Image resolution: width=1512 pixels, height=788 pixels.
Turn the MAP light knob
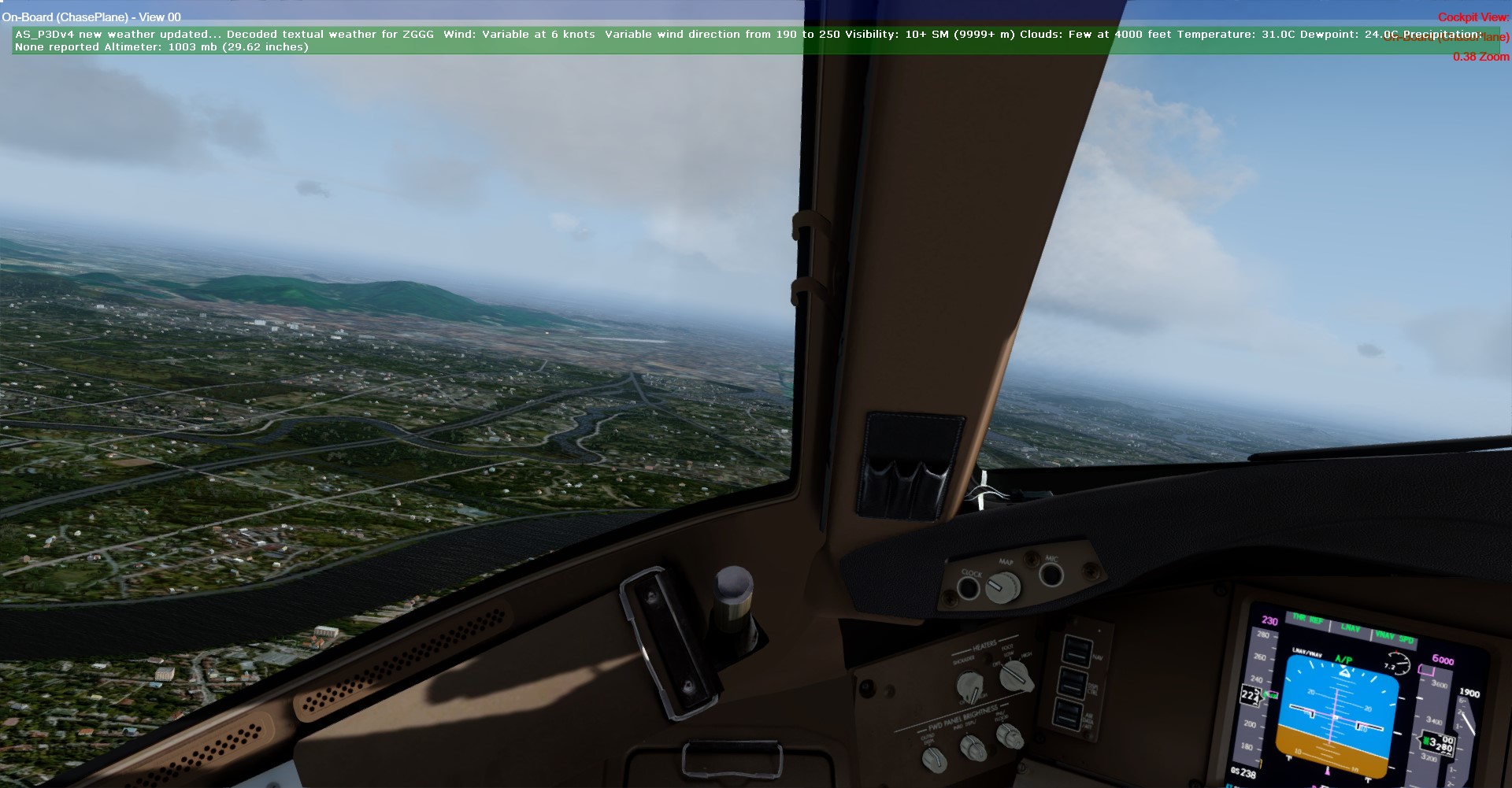(x=1002, y=586)
